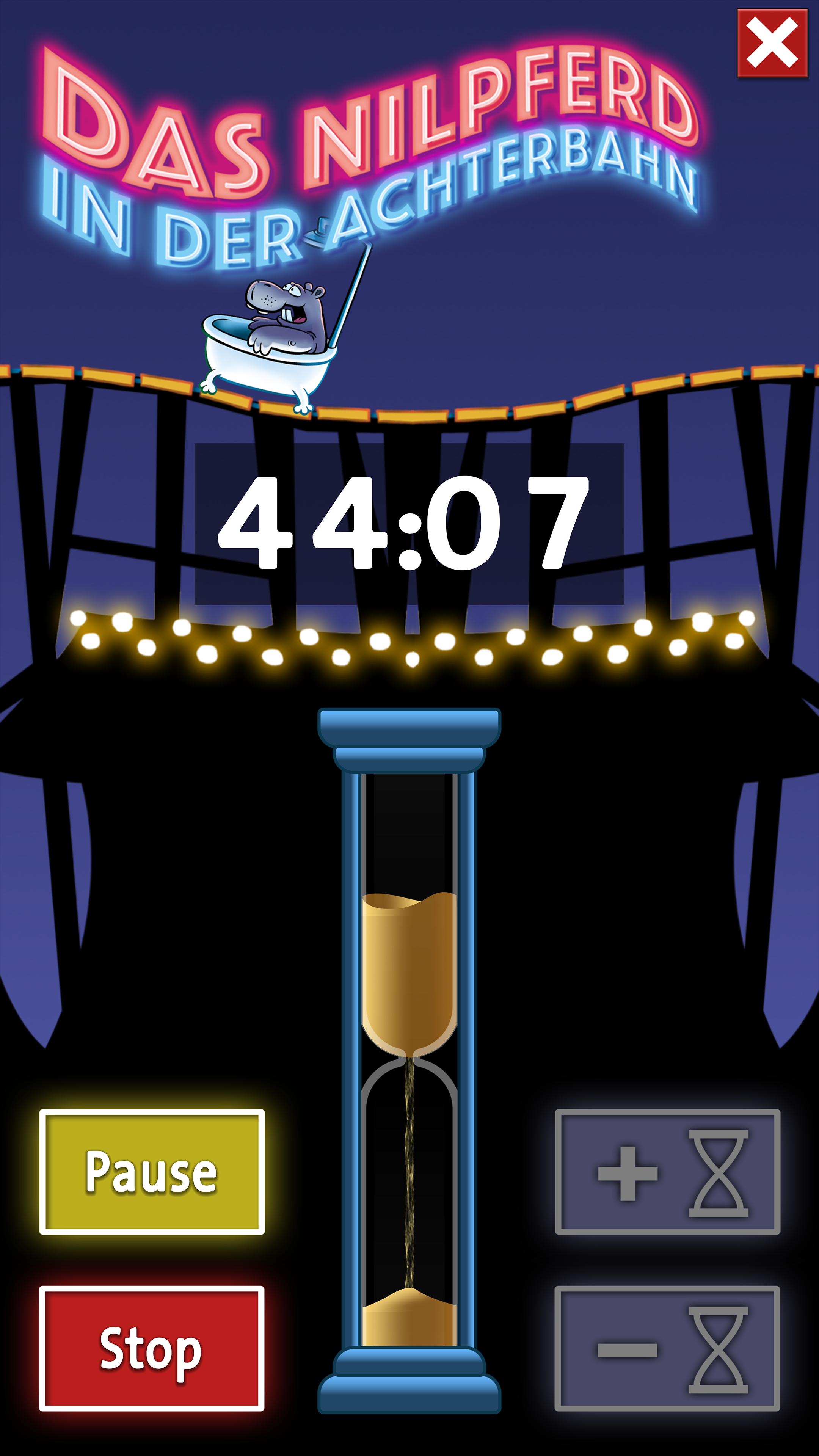Pause the countdown timer
Image resolution: width=819 pixels, height=1456 pixels.
click(x=152, y=1171)
